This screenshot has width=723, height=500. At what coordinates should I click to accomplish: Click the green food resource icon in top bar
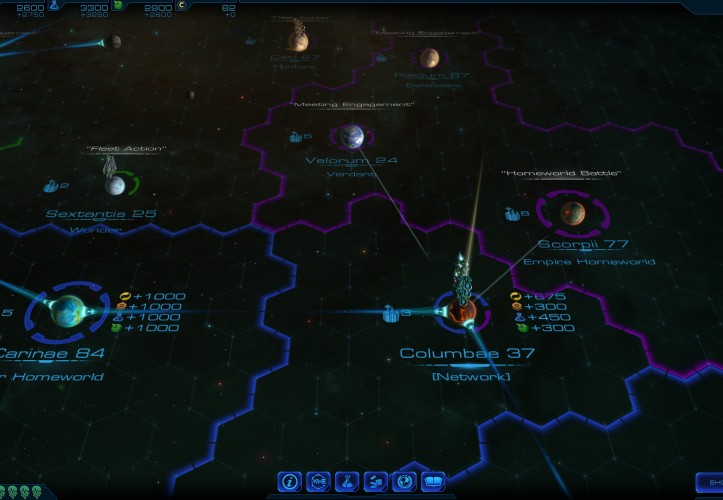[118, 6]
